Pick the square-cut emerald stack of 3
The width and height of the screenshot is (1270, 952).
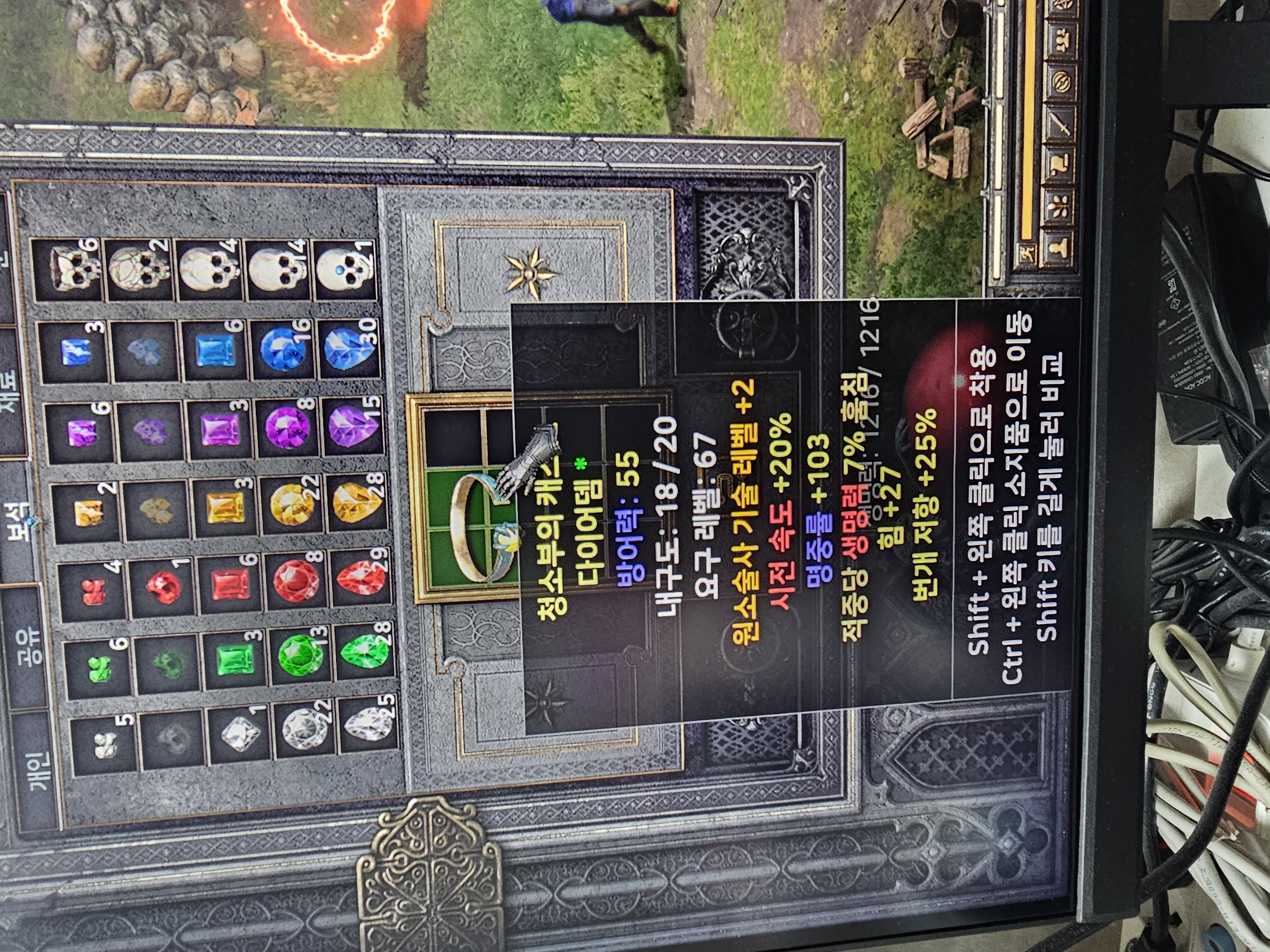(x=232, y=660)
